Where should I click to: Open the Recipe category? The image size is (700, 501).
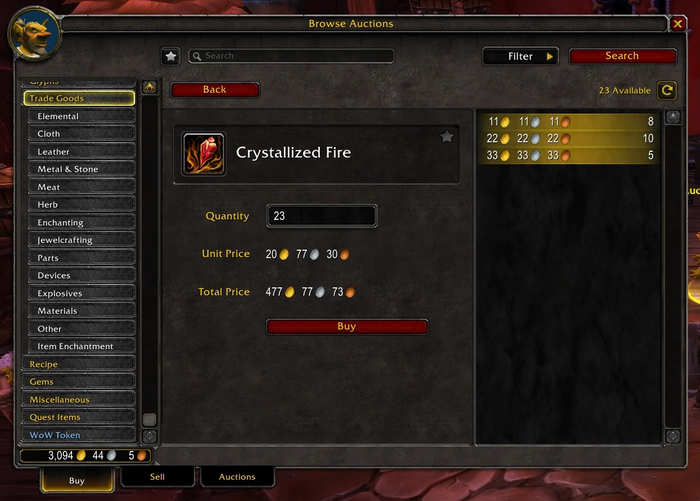[x=78, y=364]
